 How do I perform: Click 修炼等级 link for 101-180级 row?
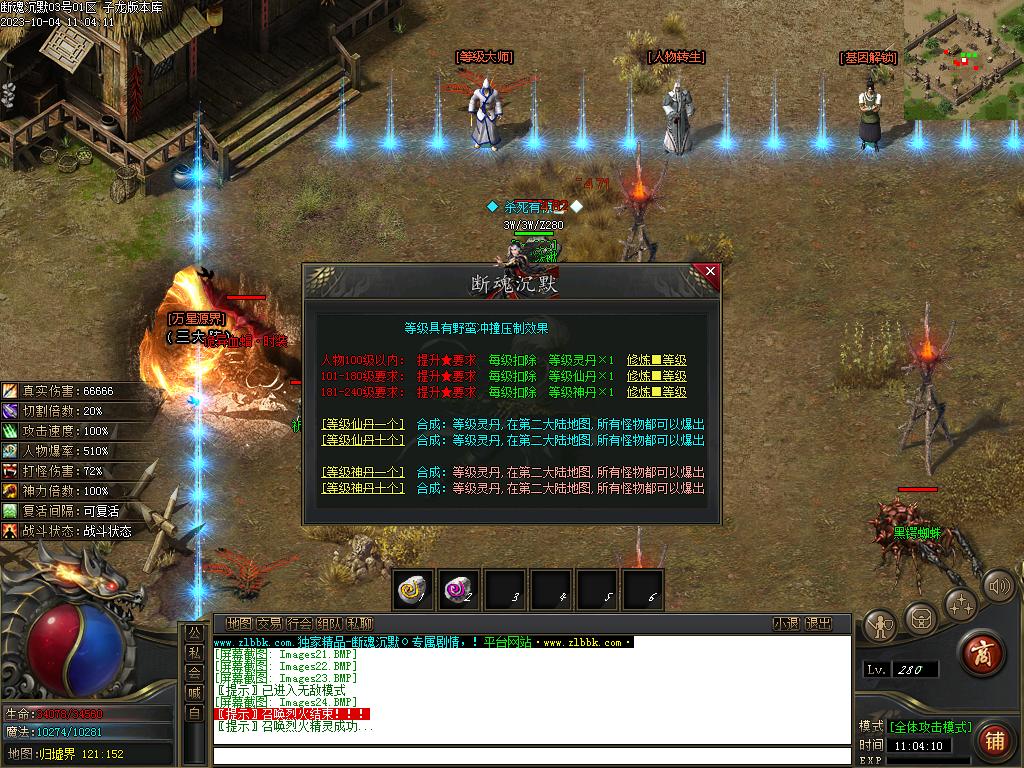point(657,377)
